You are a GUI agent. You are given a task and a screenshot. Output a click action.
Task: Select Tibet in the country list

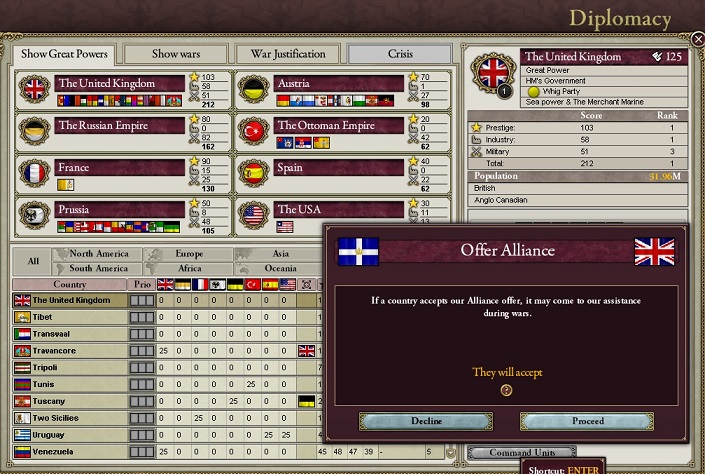pos(47,317)
